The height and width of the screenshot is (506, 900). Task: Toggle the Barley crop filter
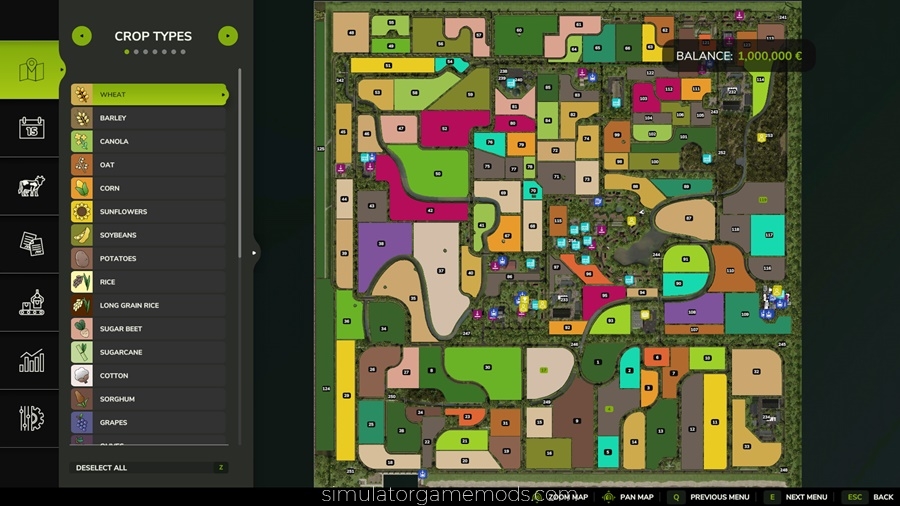(x=148, y=118)
